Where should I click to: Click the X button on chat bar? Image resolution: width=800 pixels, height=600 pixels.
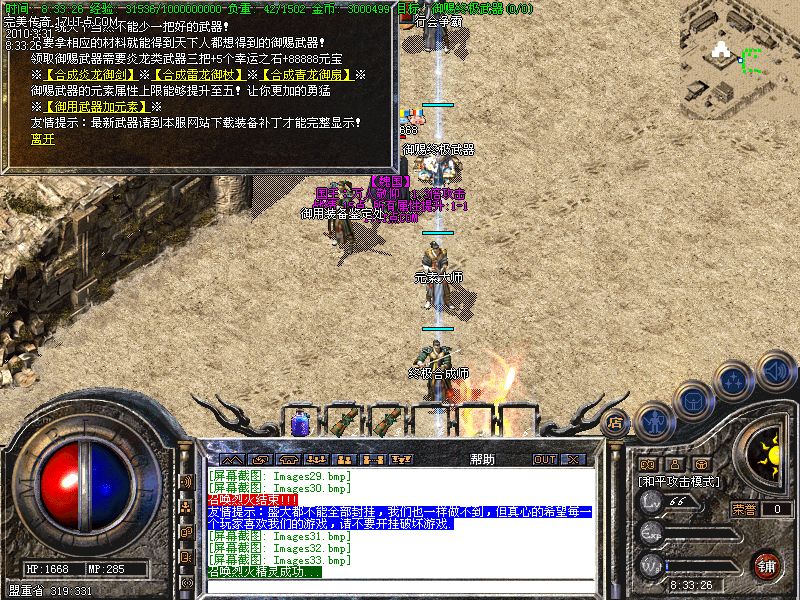573,459
